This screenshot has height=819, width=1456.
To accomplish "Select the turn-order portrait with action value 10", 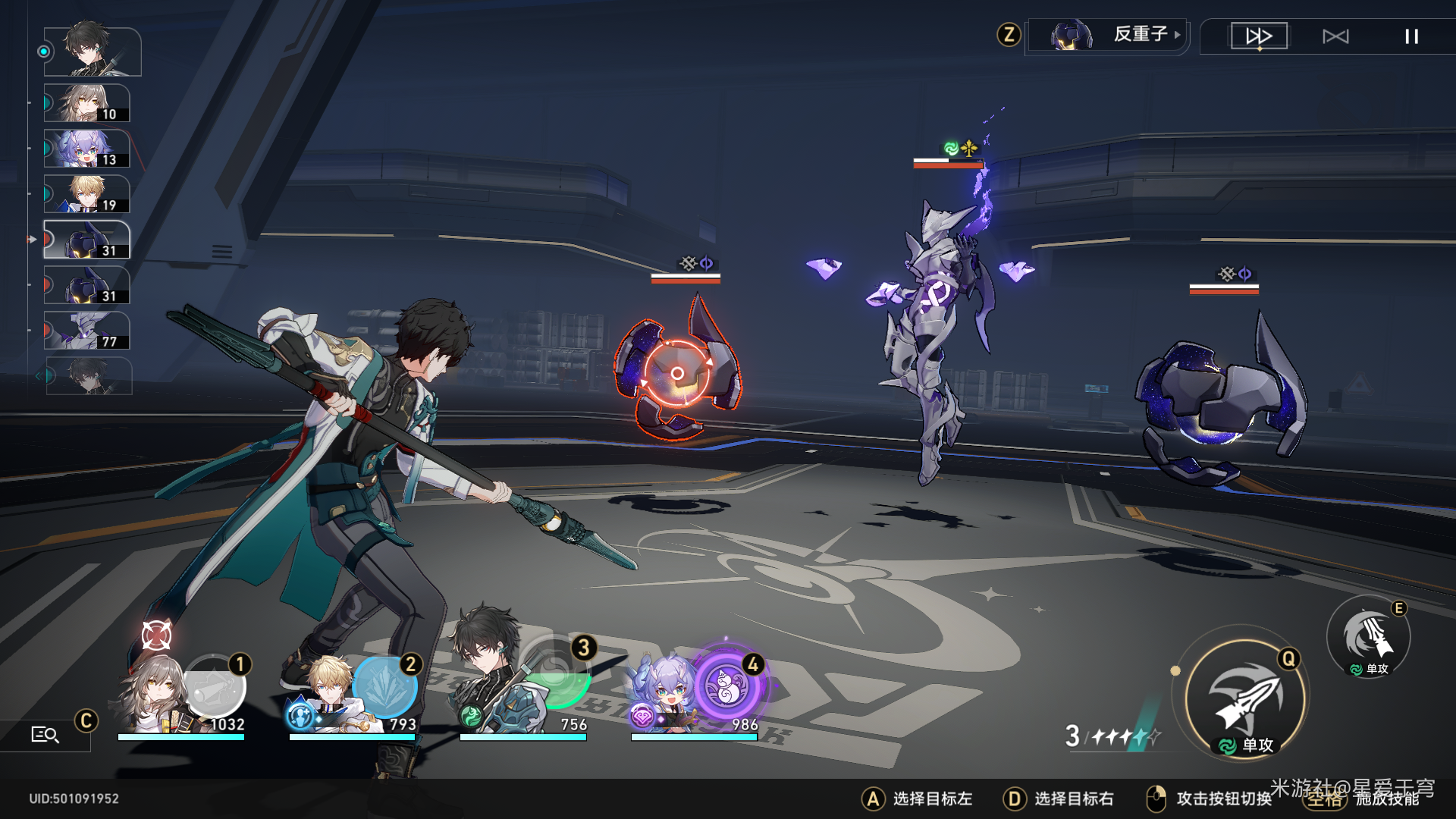I will (86, 103).
